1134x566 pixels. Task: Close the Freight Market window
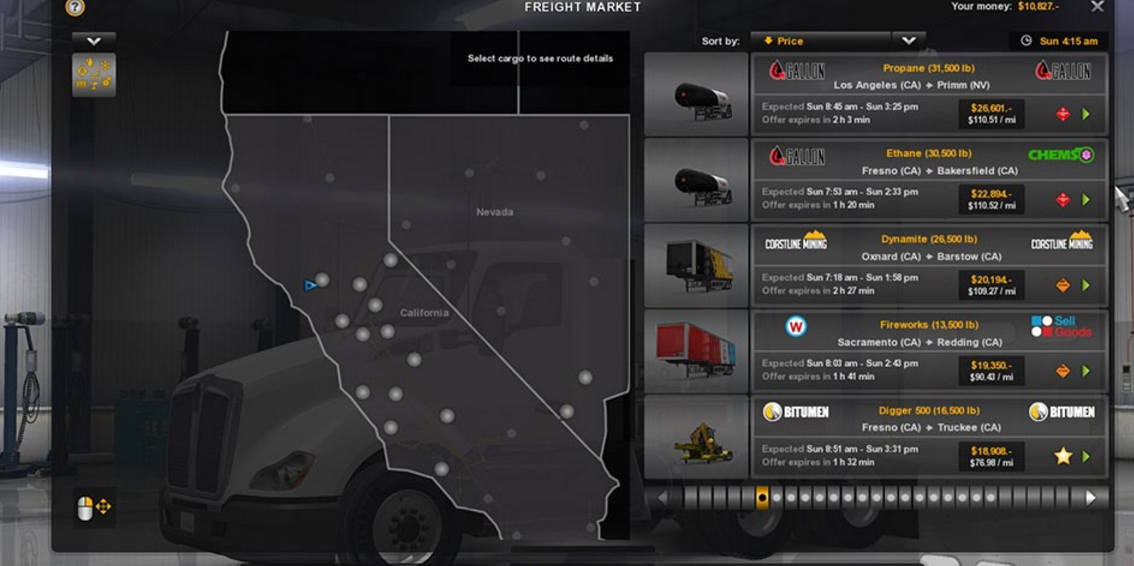1097,7
